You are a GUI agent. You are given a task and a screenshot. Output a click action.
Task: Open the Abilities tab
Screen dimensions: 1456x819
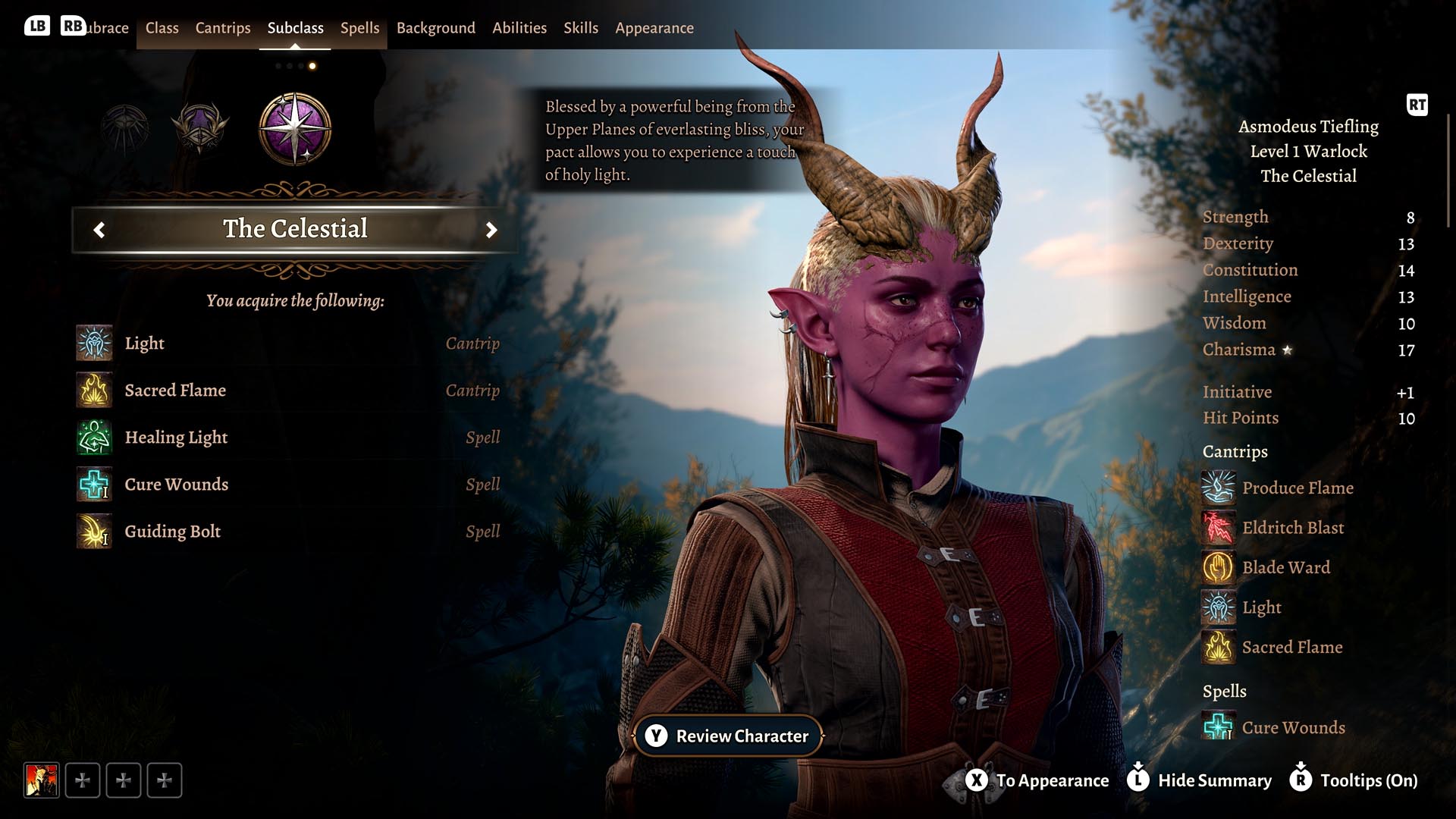pos(519,28)
